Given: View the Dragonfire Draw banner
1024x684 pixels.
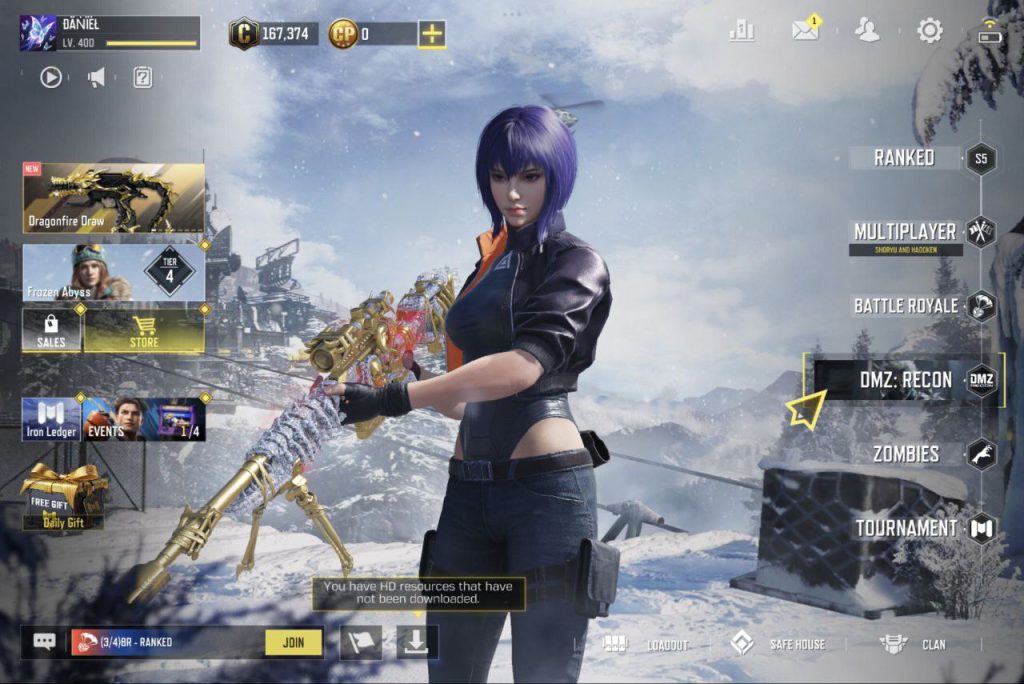Looking at the screenshot, I should (x=113, y=198).
